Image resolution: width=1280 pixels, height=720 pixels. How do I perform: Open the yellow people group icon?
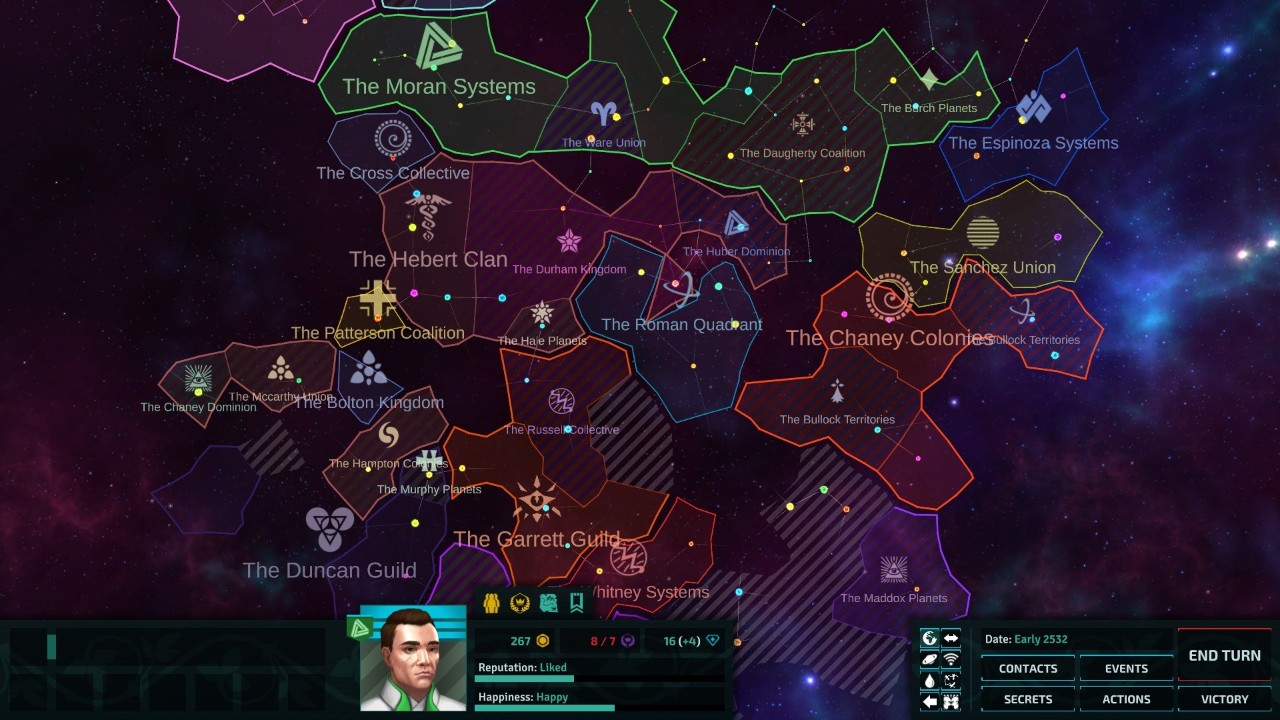coord(491,603)
